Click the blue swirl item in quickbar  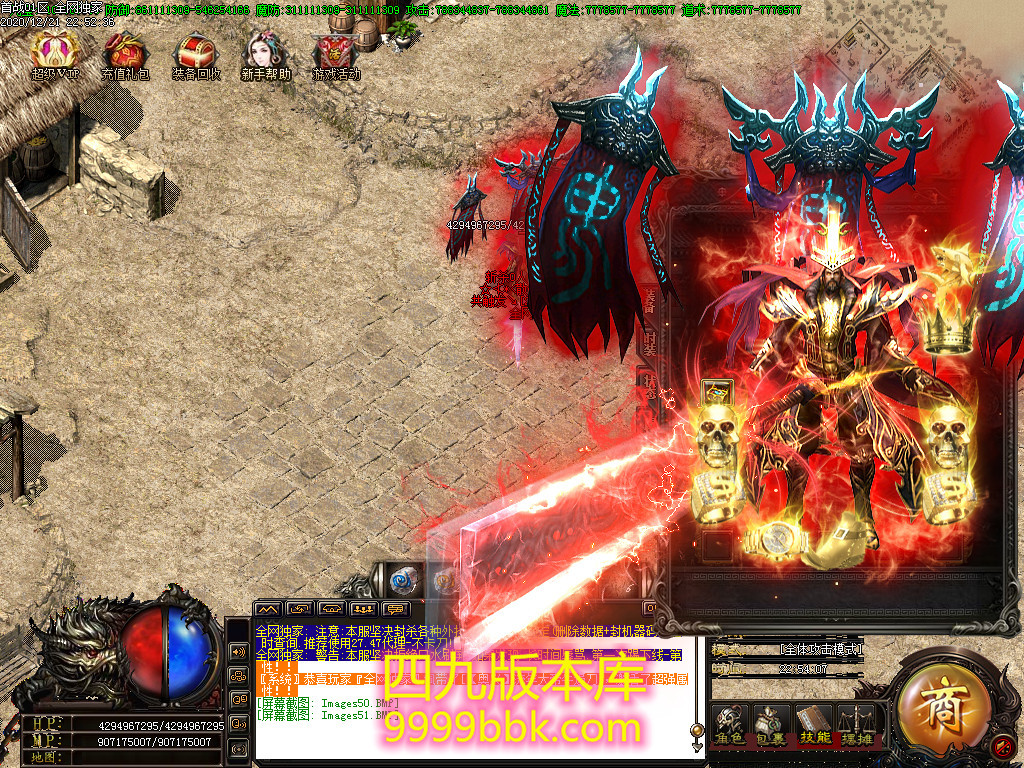404,580
